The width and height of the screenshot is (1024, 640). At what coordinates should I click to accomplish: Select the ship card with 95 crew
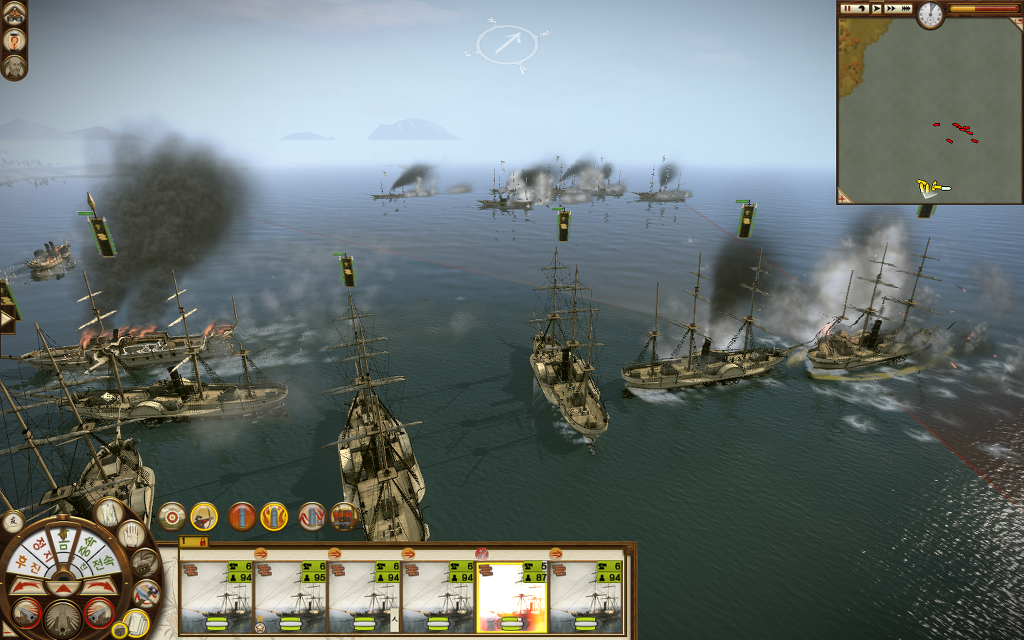pyautogui.click(x=291, y=596)
